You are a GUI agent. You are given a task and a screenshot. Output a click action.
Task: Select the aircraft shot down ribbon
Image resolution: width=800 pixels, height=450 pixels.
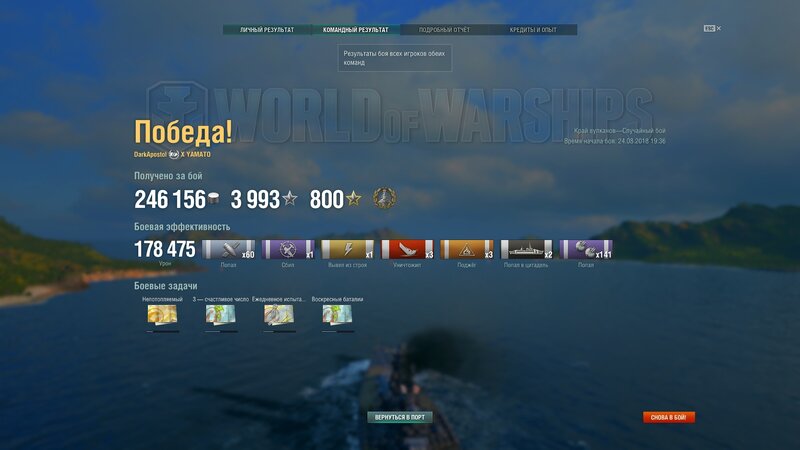[288, 250]
